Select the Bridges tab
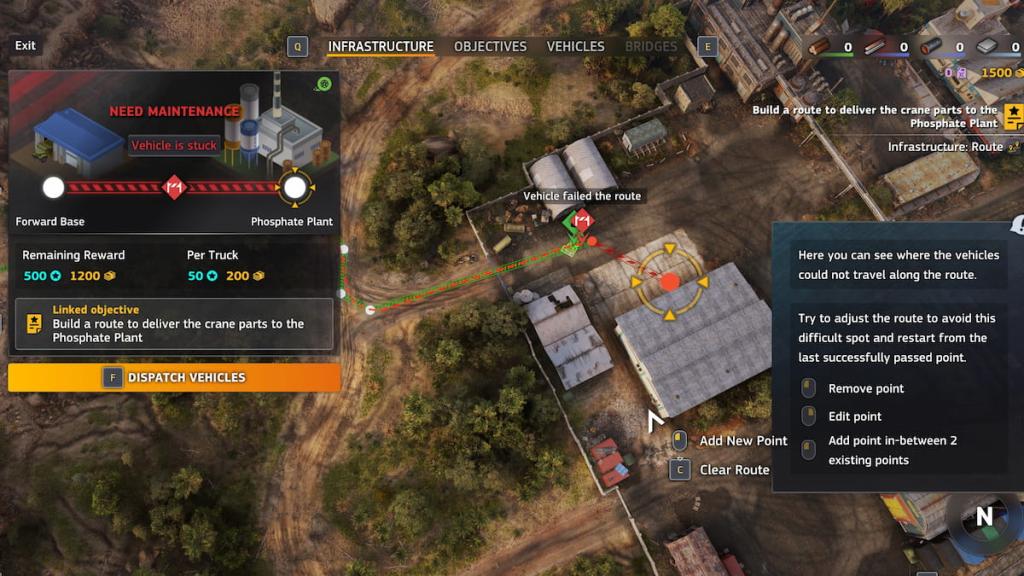 (651, 47)
